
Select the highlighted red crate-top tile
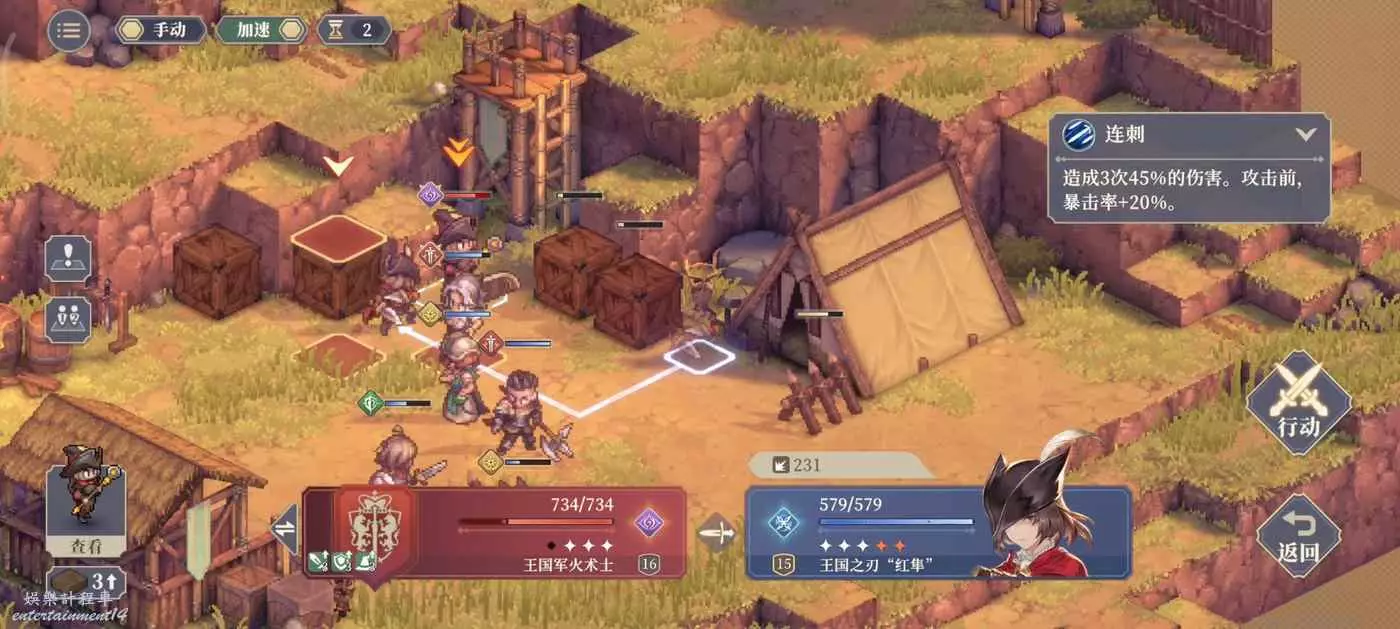click(338, 237)
